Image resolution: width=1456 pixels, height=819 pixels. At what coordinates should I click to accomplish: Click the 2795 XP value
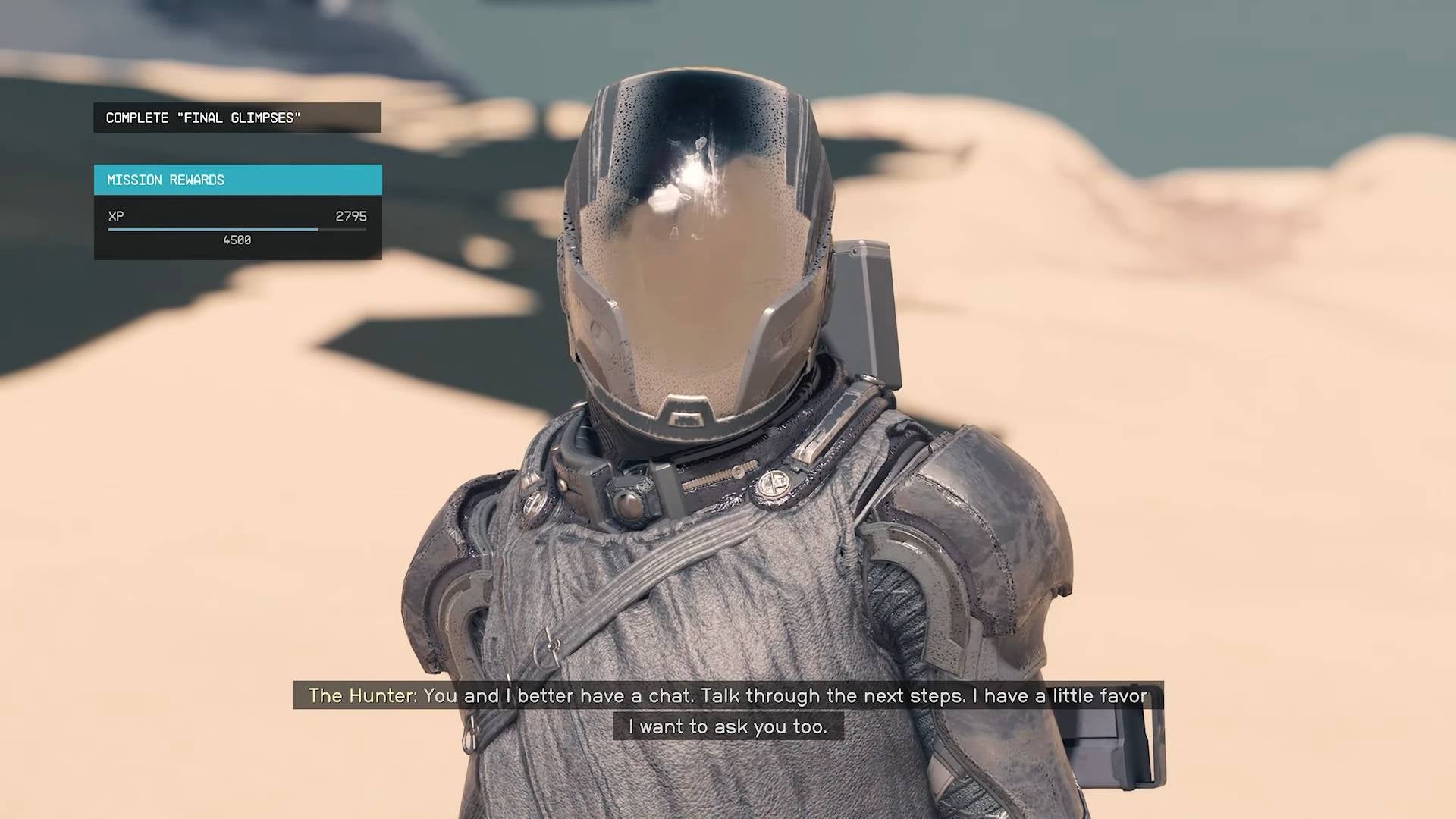tap(350, 216)
